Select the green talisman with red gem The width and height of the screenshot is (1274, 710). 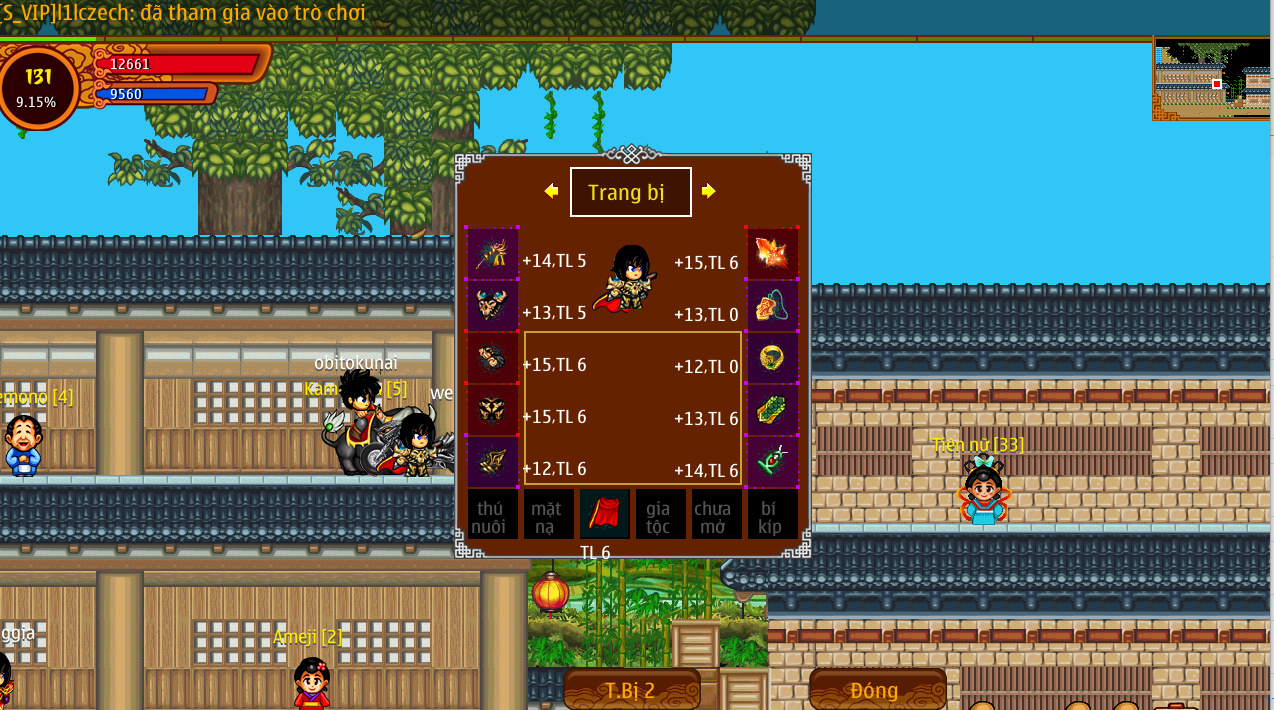click(772, 462)
